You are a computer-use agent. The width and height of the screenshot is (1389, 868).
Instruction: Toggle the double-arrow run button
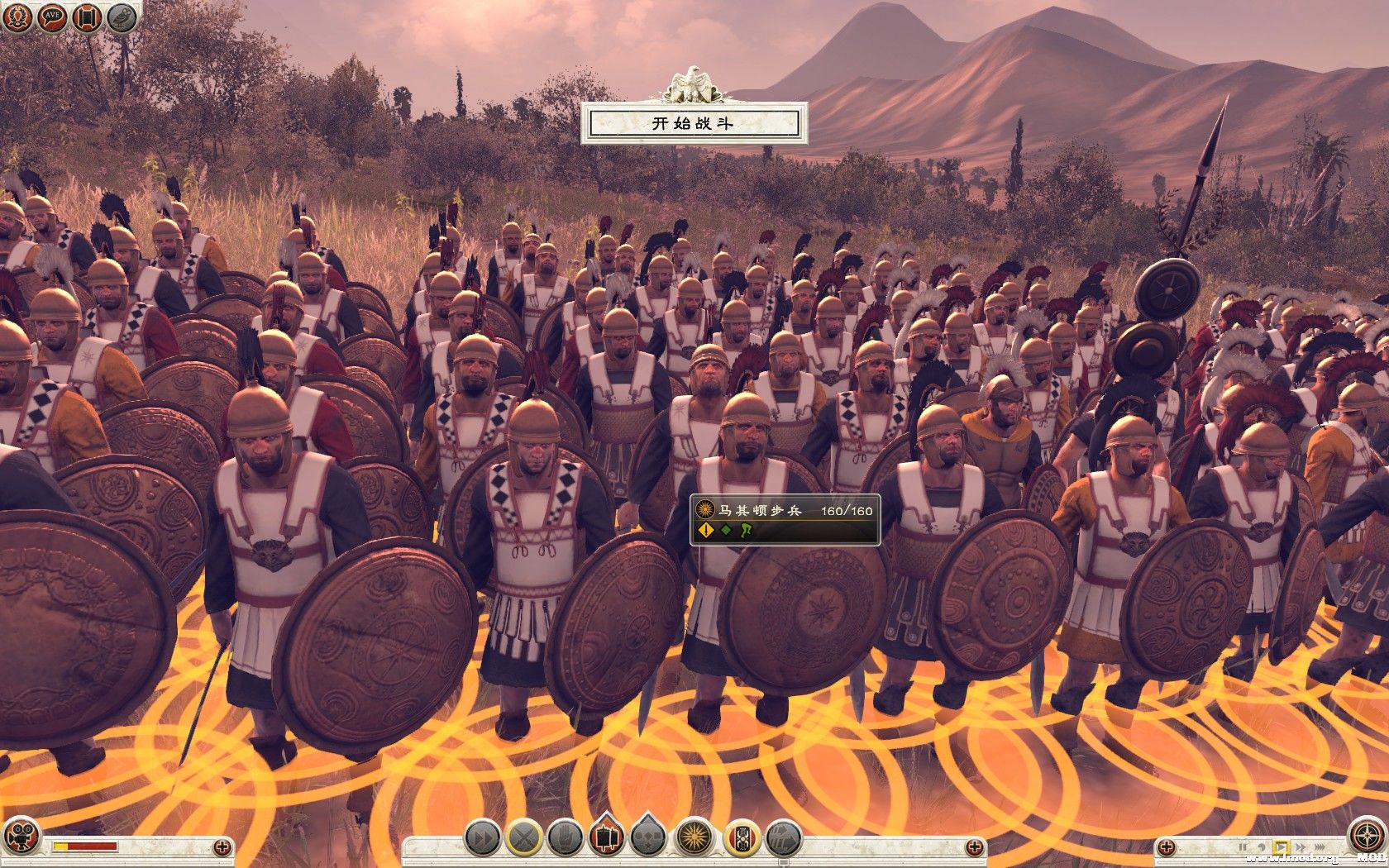[481, 837]
